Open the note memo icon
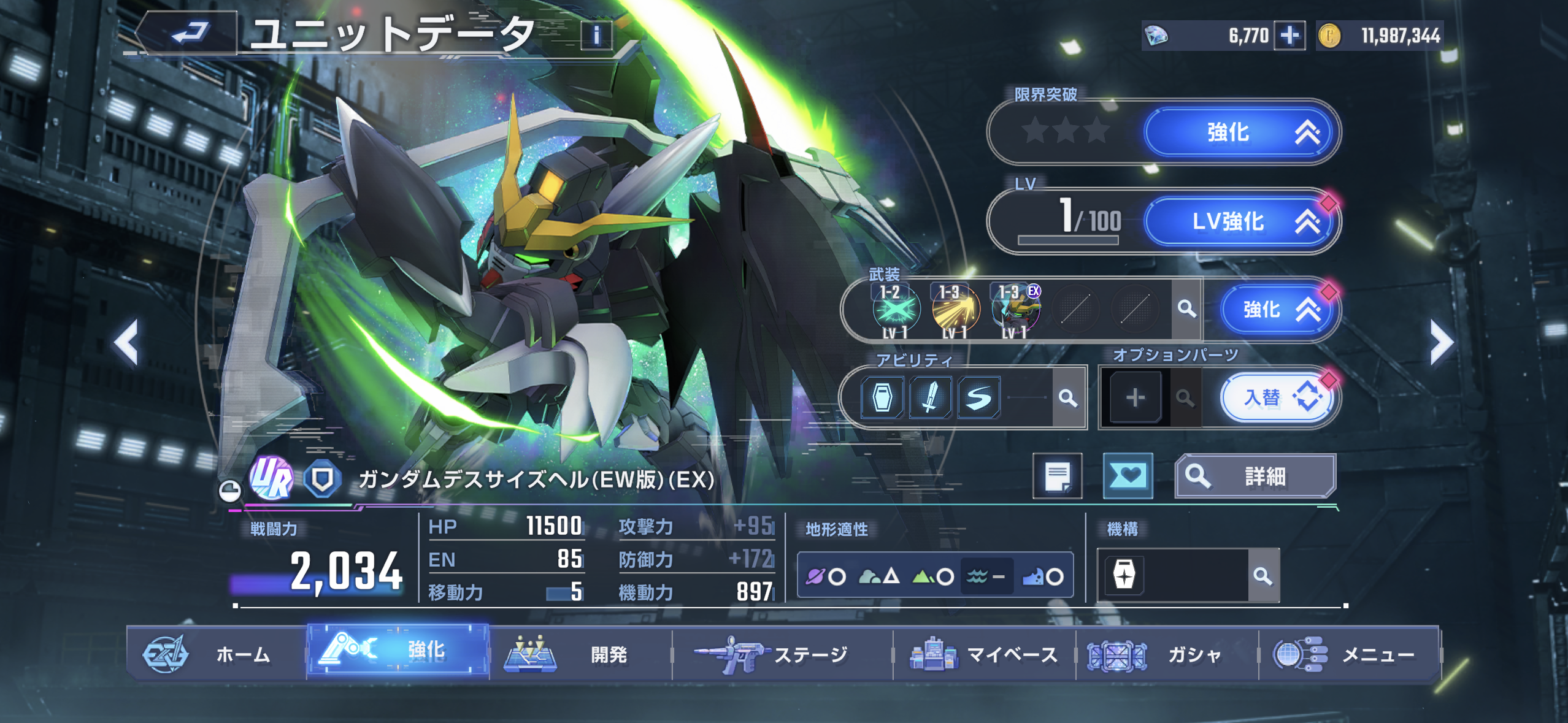 (x=1057, y=476)
